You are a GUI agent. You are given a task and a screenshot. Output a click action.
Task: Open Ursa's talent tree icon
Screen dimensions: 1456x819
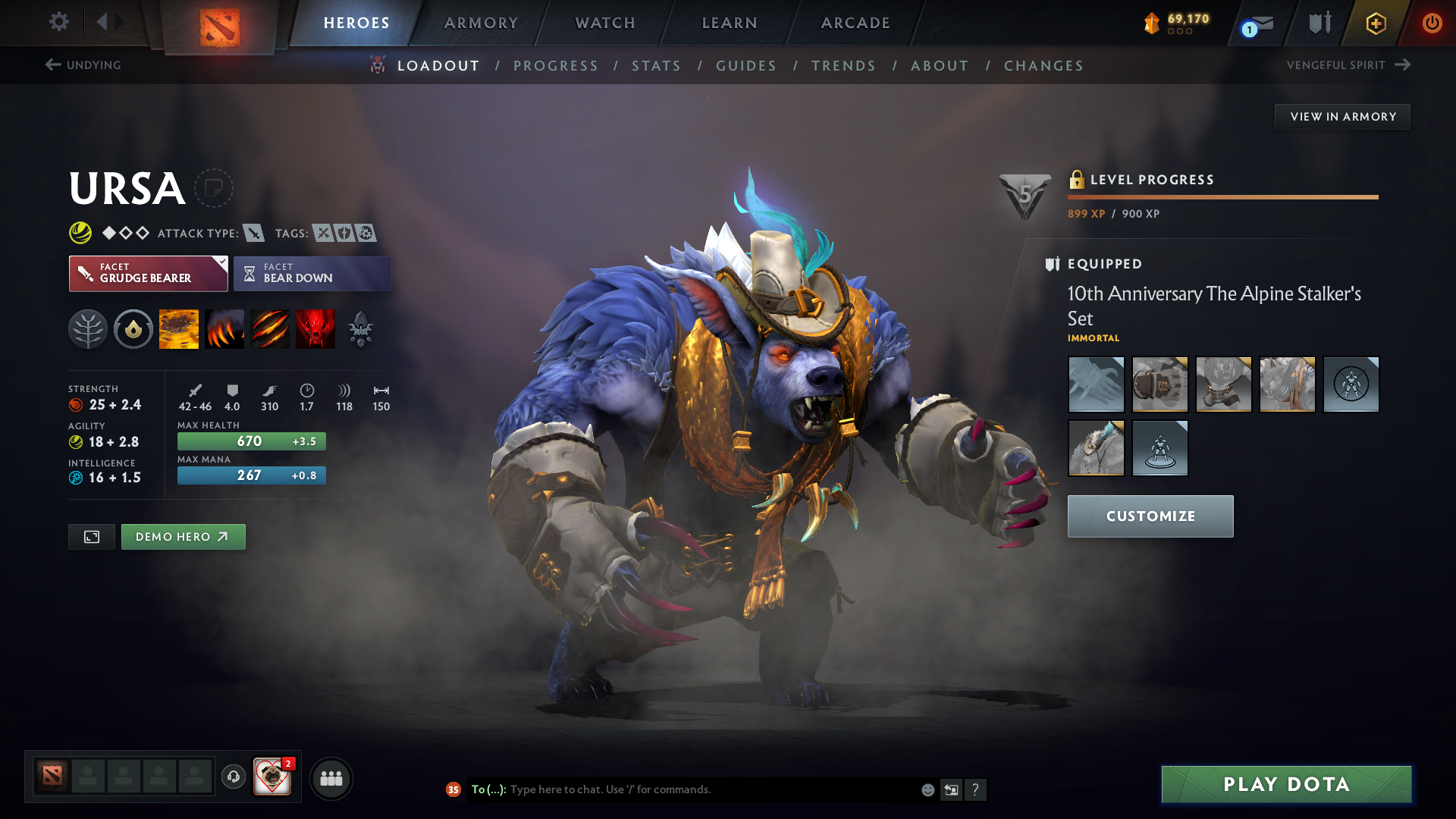(88, 328)
